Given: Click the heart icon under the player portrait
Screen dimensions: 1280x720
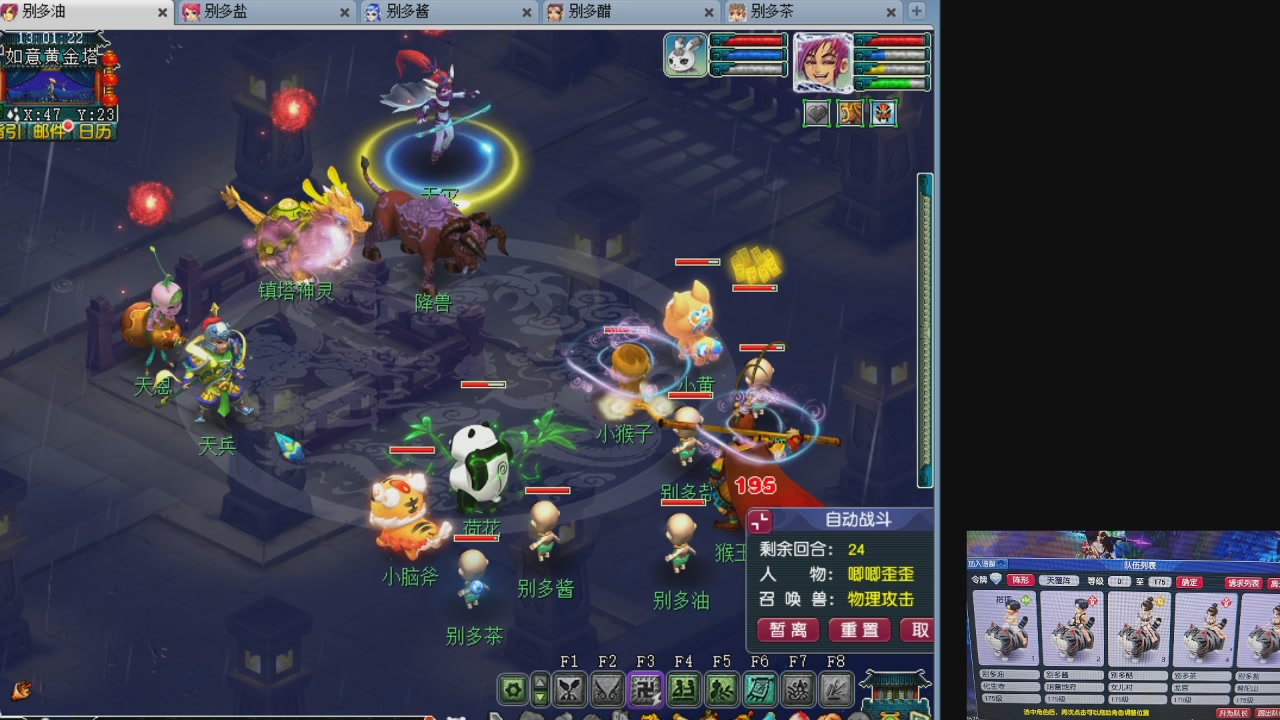Looking at the screenshot, I should pos(816,113).
